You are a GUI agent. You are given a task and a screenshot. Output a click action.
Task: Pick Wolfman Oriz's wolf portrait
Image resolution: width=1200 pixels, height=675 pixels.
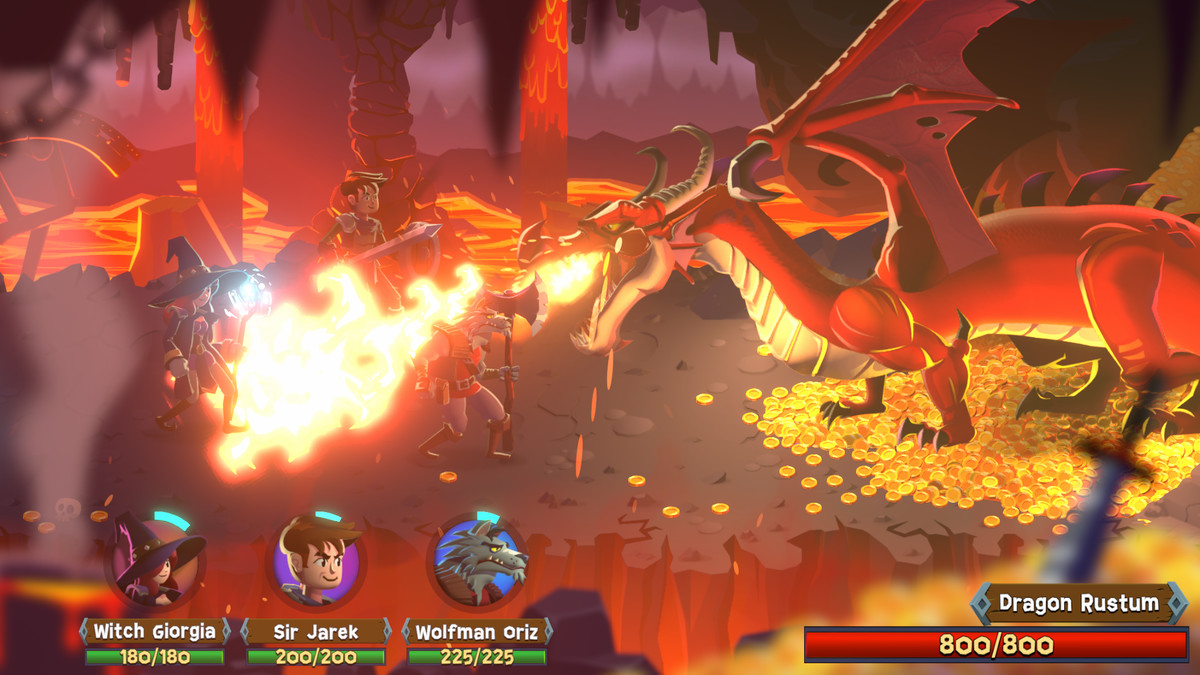tap(478, 562)
